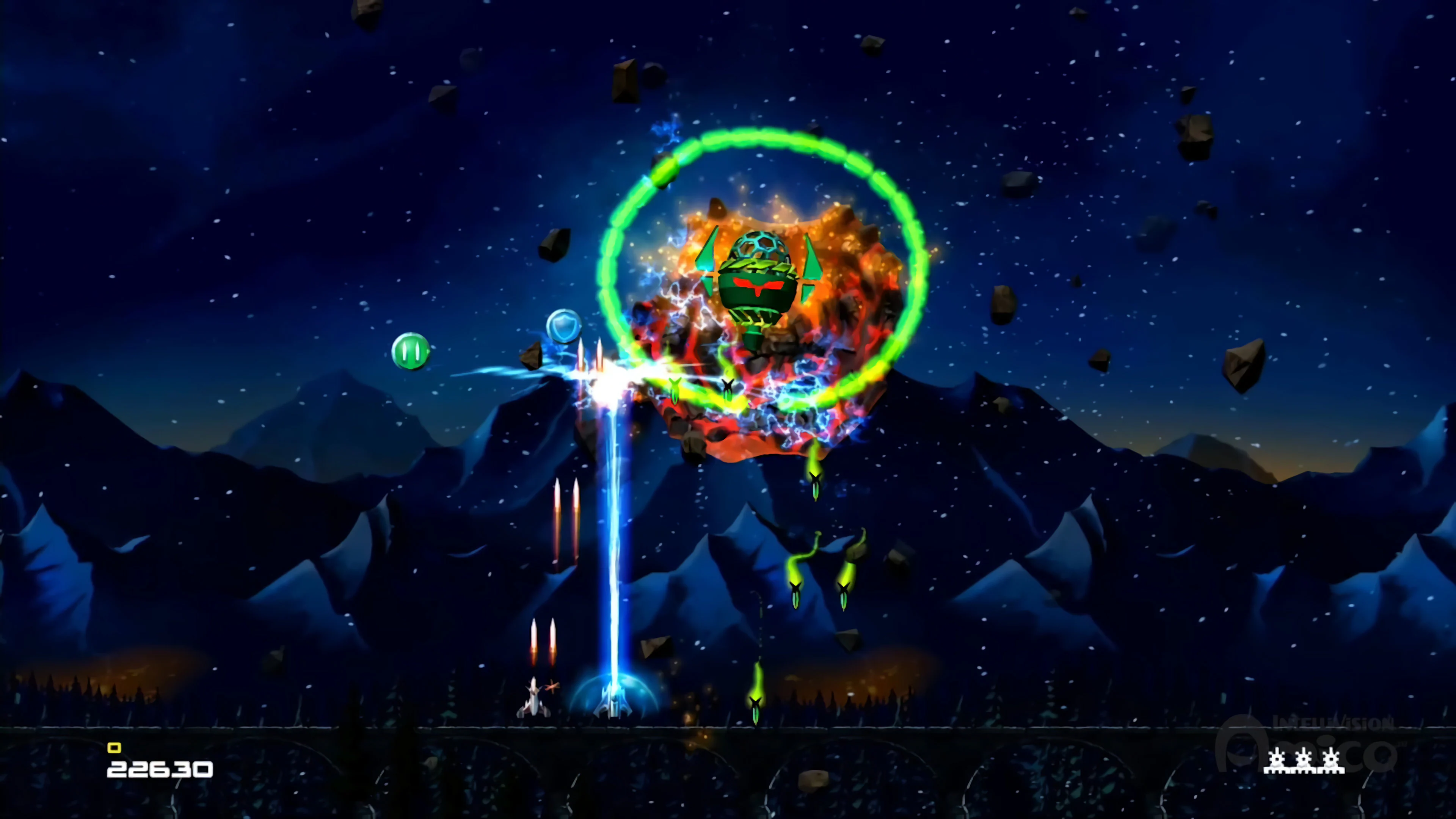Click the player ship firing the blue laser
This screenshot has height=819, width=1456.
point(613,704)
